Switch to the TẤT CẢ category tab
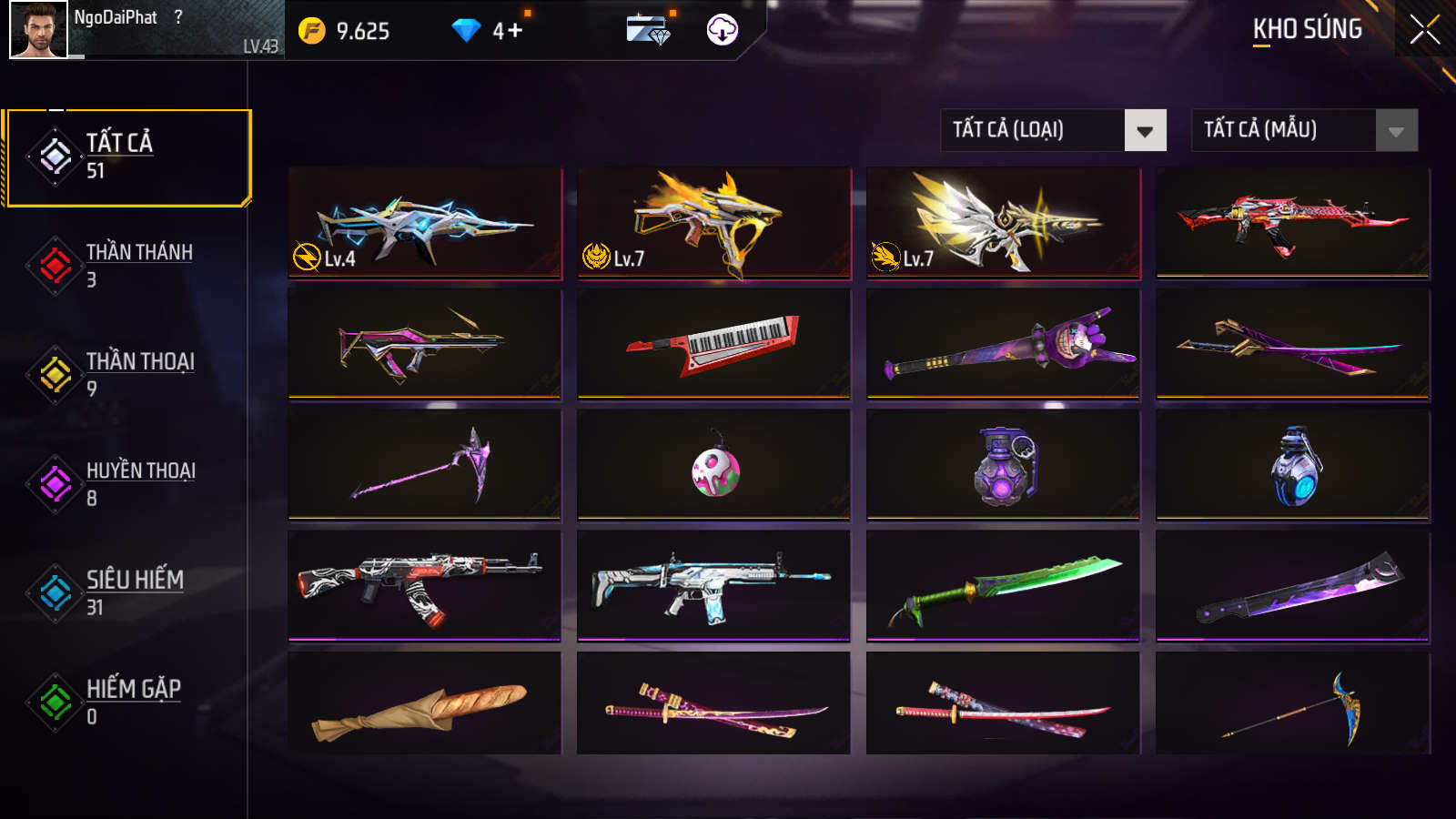Screen dimensions: 1456x819 point(127,157)
